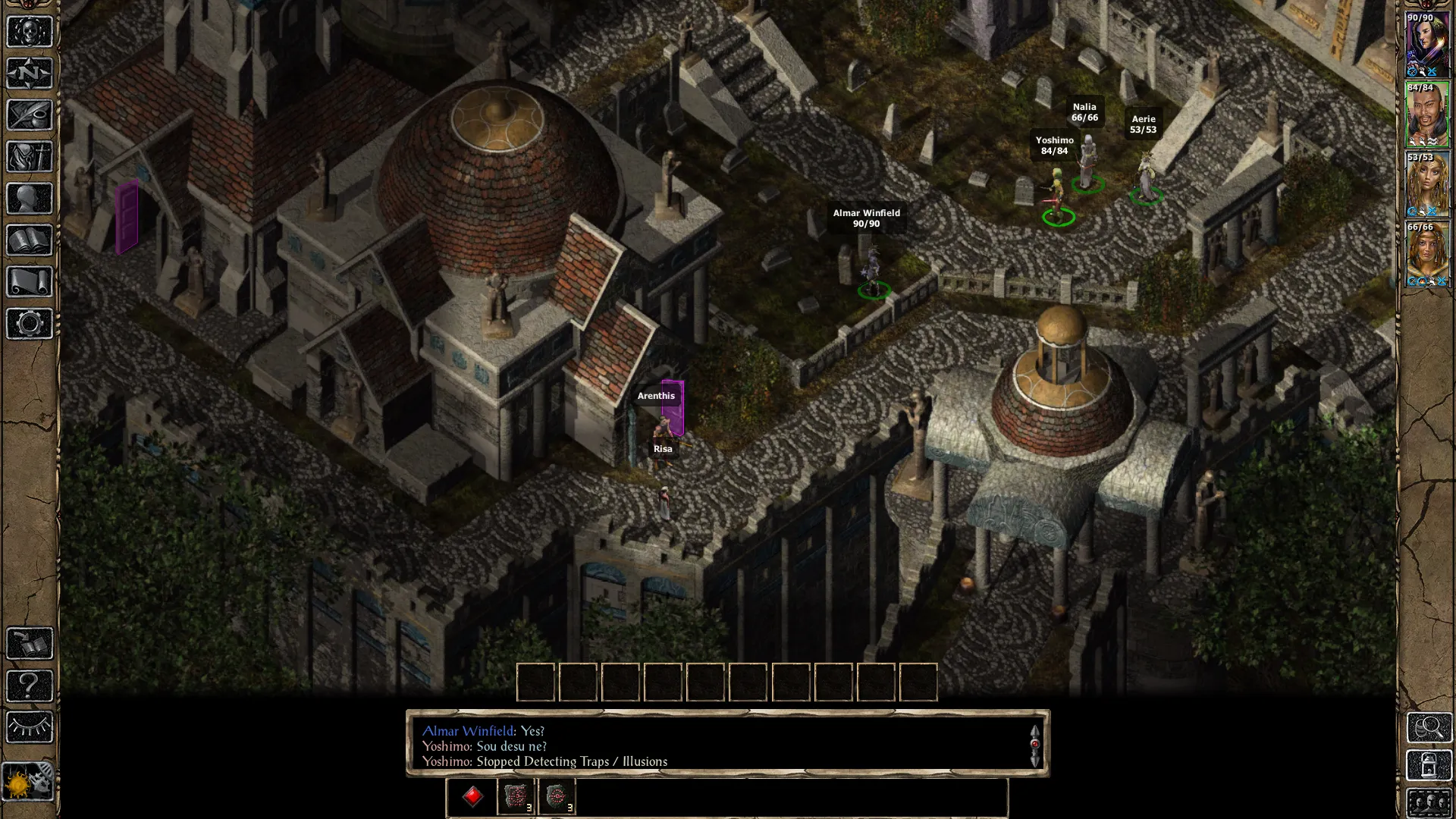
Task: Select the portrait showing 66/66 health
Action: tap(1427, 255)
